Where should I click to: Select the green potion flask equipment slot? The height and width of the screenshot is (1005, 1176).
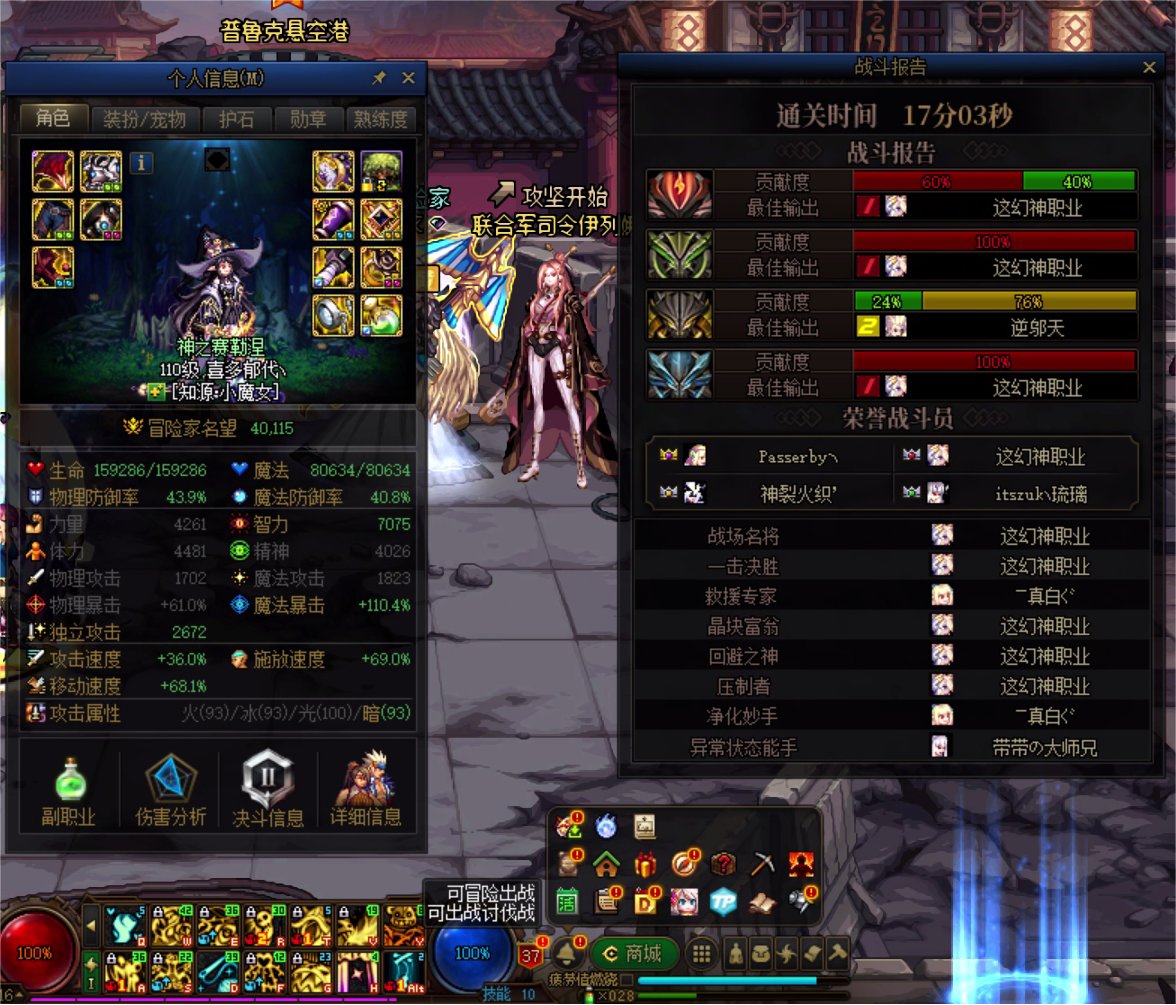381,315
